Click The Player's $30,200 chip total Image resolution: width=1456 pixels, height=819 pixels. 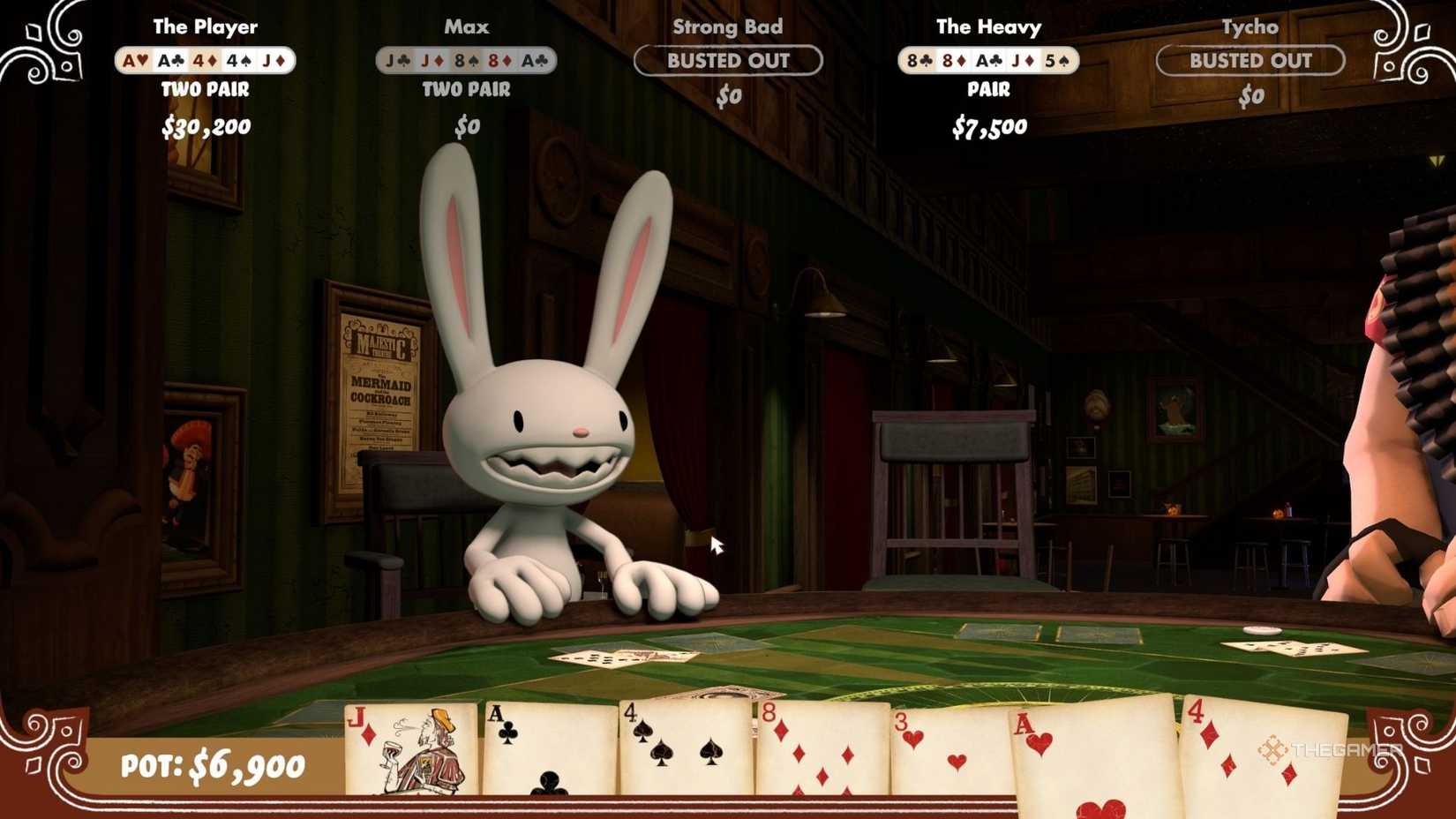pyautogui.click(x=206, y=126)
